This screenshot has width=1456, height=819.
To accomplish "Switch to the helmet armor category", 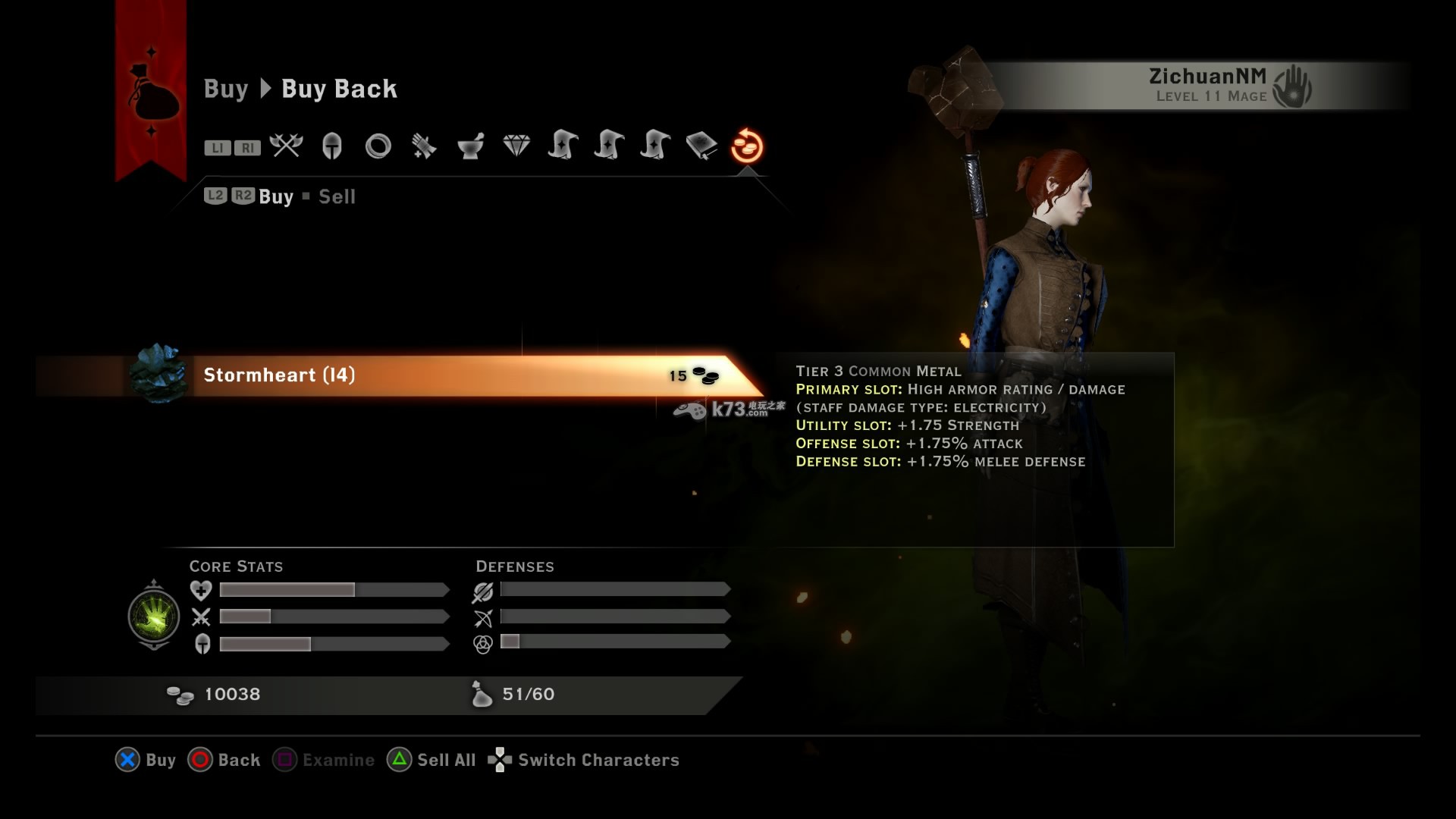I will [332, 146].
